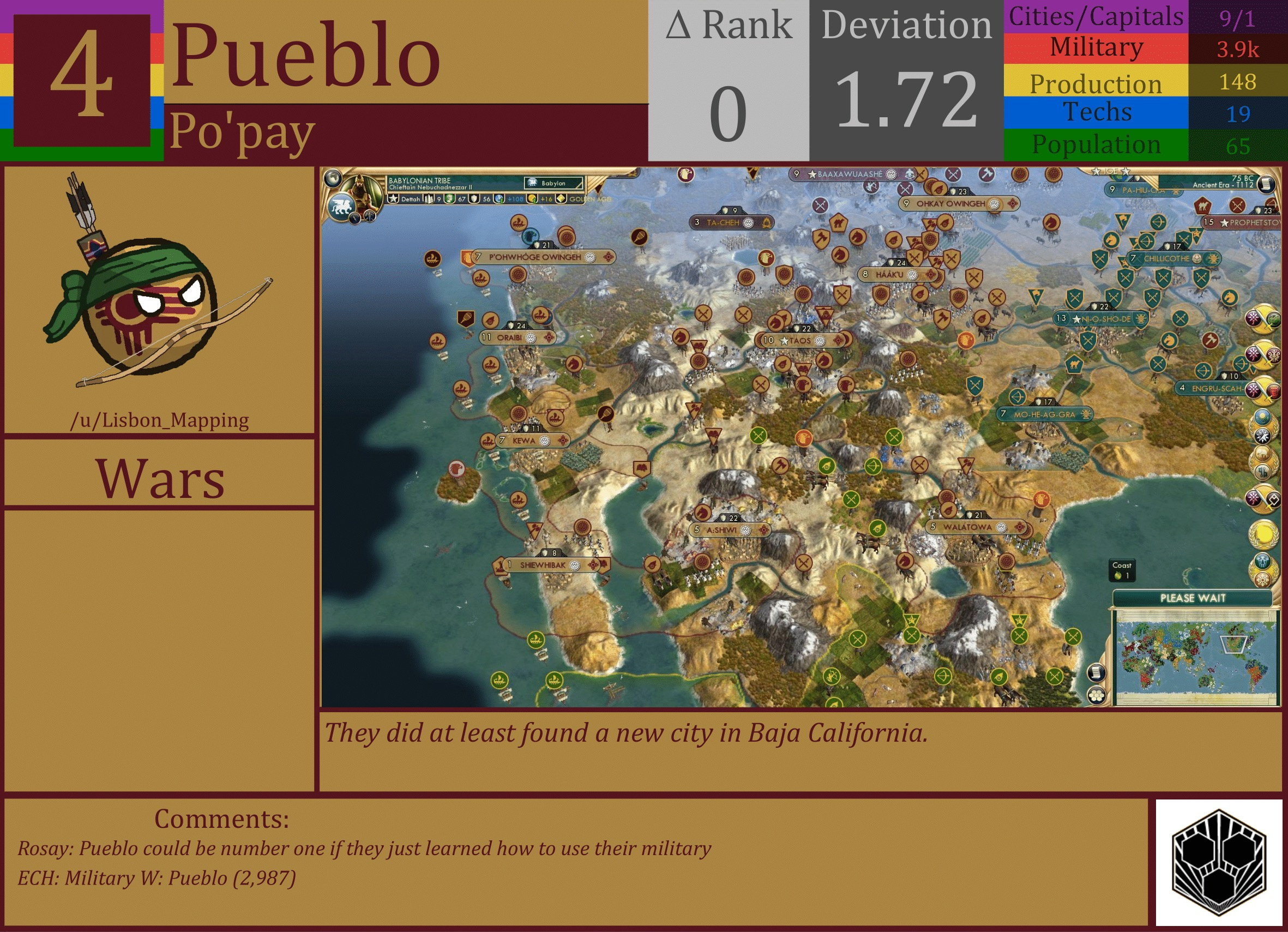The width and height of the screenshot is (1288, 932).
Task: Click the culture icon showing 67
Action: 450,200
